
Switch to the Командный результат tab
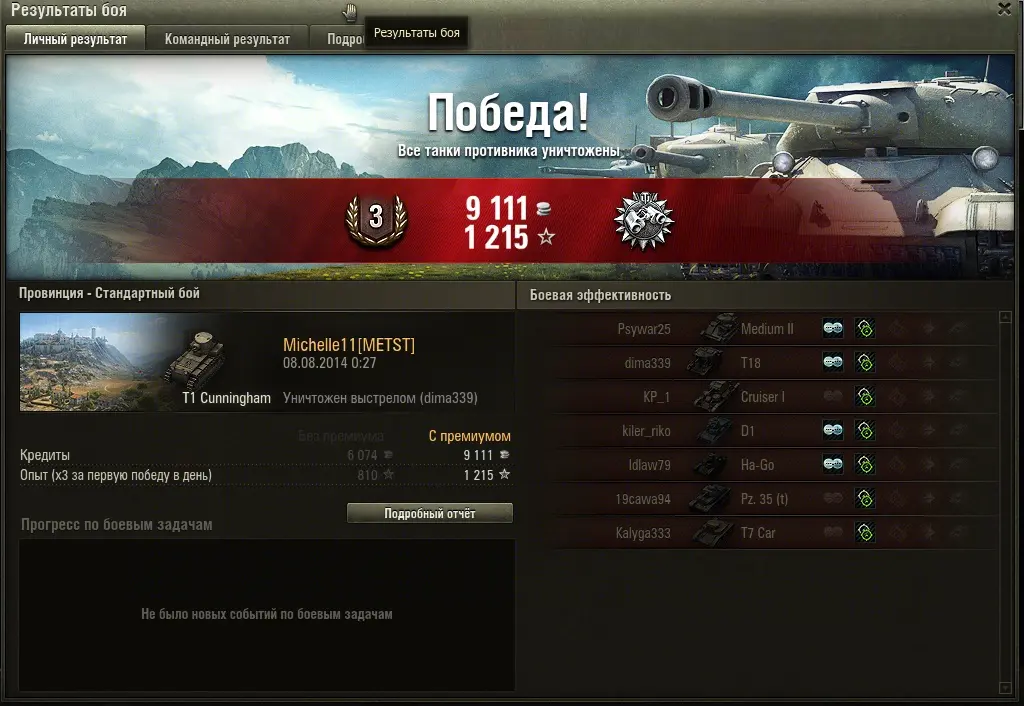click(x=227, y=39)
